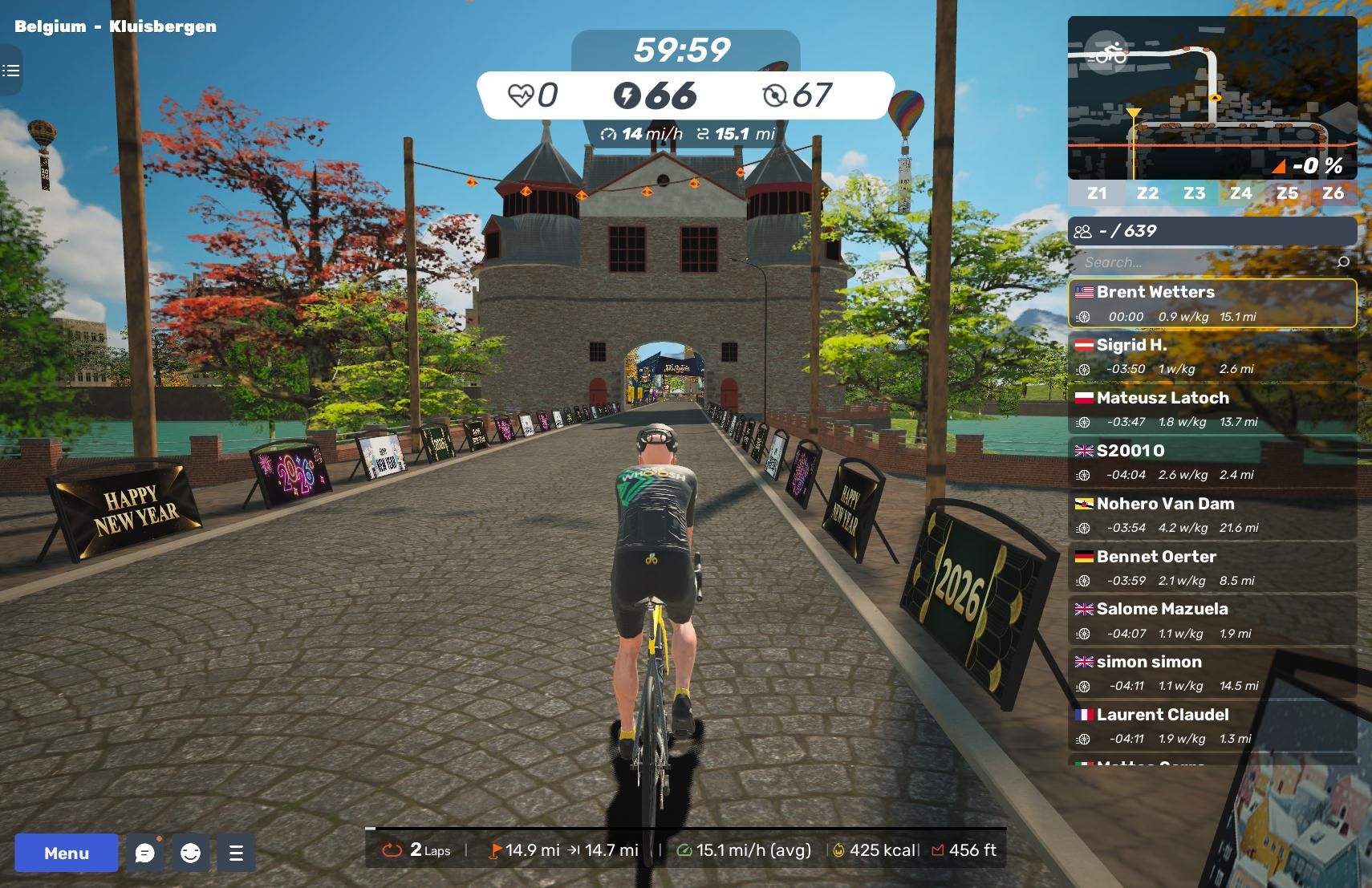Select rider Sigrid H.
Viewport: 1372px width, 888px height.
(x=1212, y=356)
